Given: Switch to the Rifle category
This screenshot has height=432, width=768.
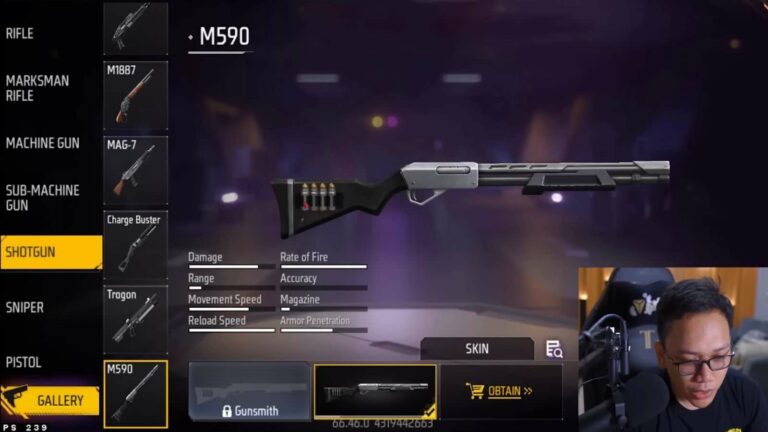Looking at the screenshot, I should click(20, 34).
